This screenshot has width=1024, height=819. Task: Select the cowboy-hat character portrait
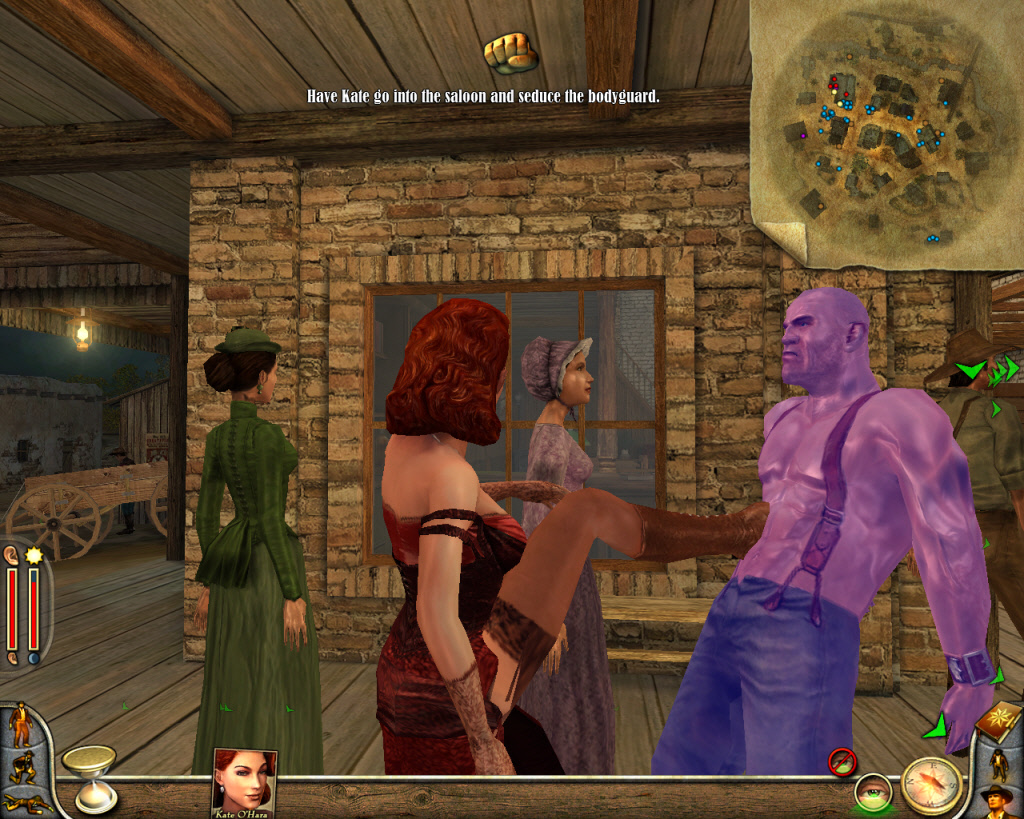click(998, 801)
